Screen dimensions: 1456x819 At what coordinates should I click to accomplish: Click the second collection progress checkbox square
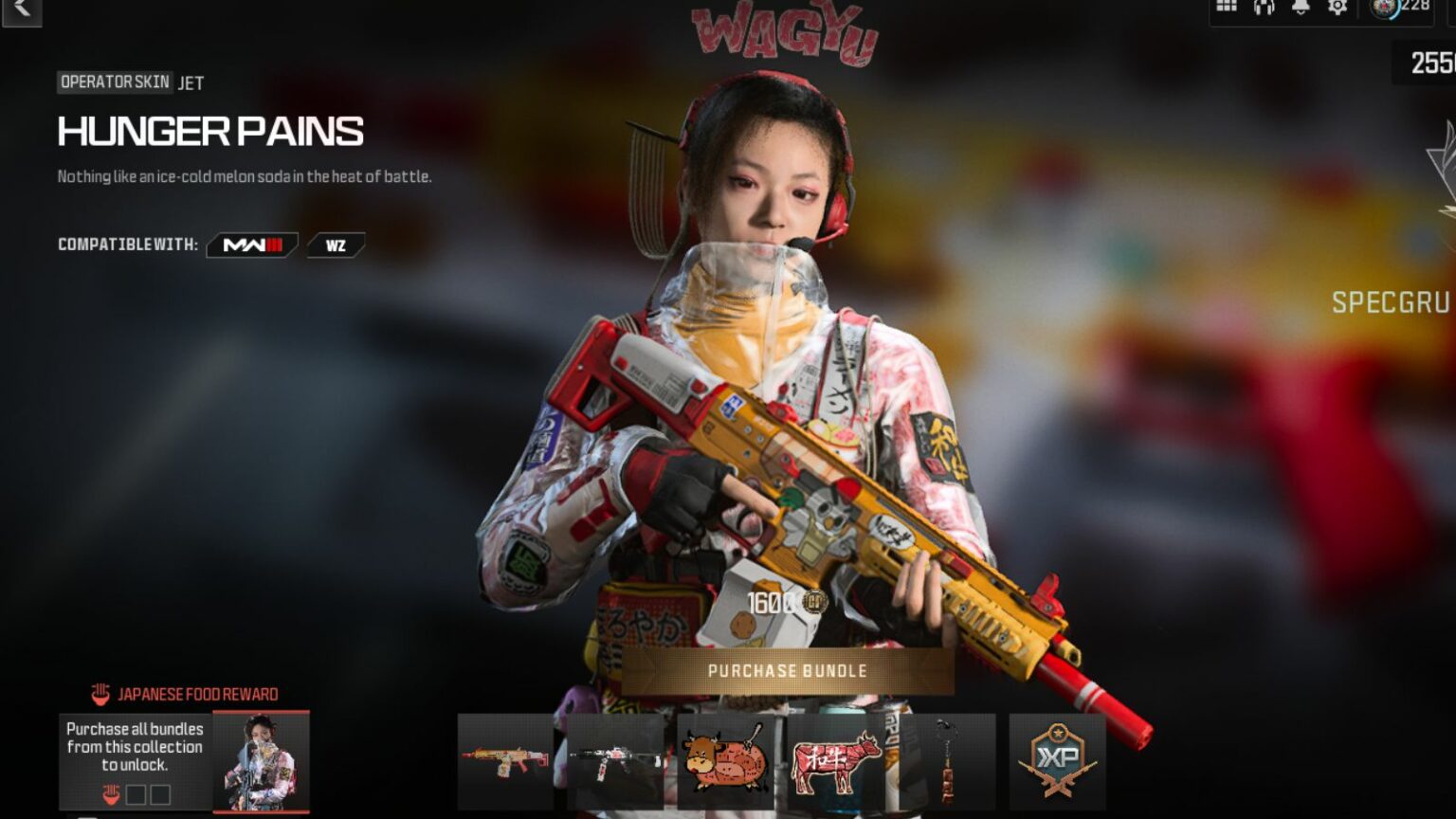160,794
